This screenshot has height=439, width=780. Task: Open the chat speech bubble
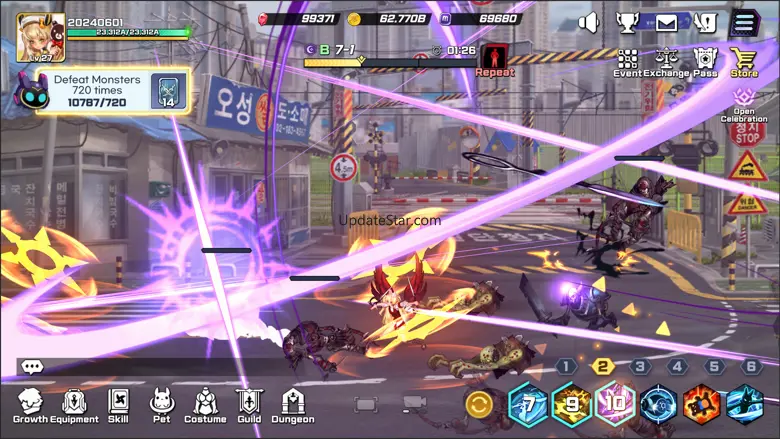coord(32,367)
